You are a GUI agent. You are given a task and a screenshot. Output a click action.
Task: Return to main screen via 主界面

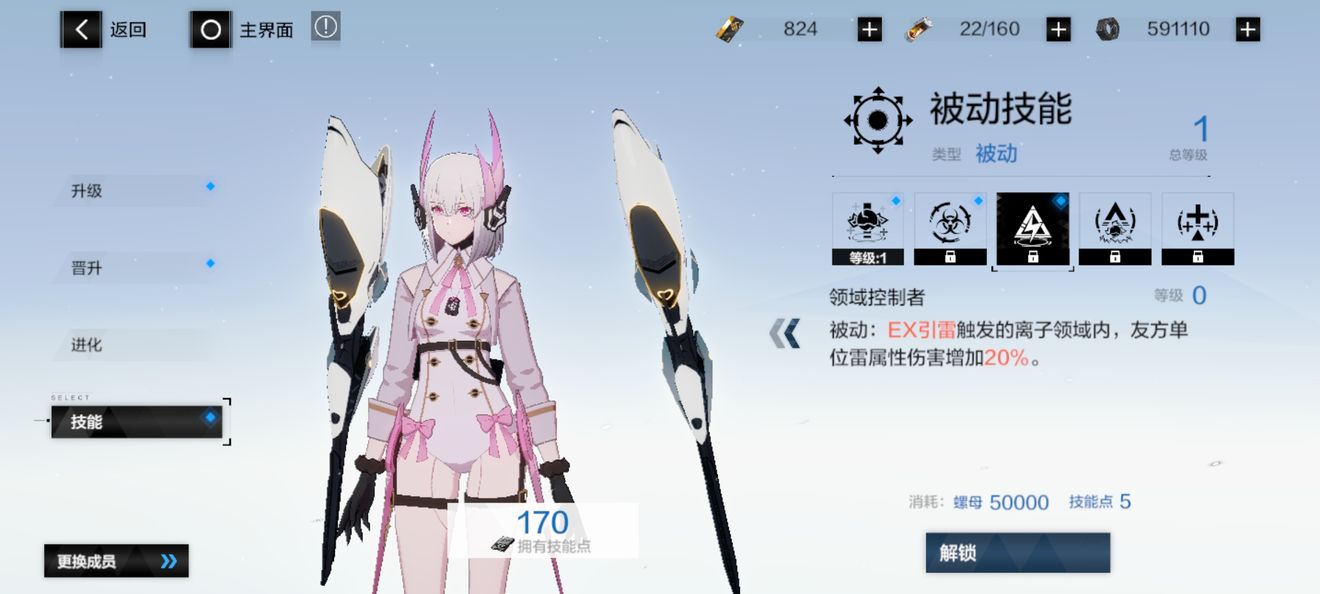pyautogui.click(x=242, y=30)
